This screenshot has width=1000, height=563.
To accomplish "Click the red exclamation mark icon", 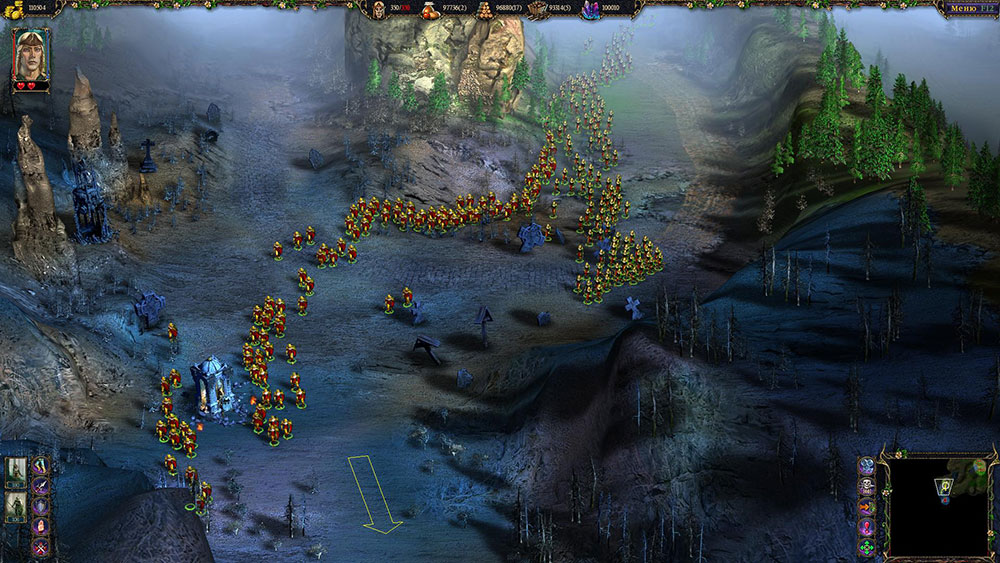I will pos(867,527).
